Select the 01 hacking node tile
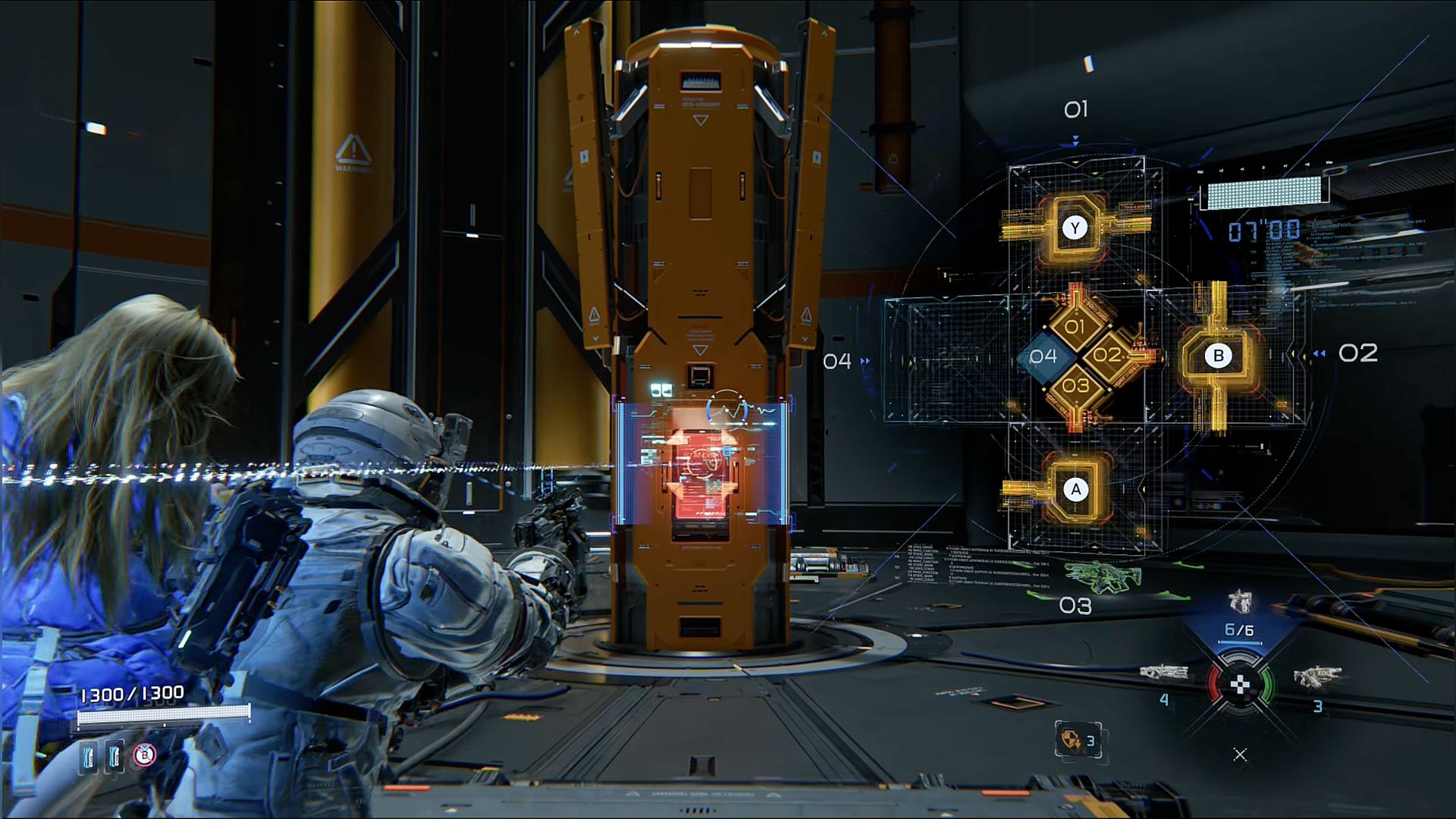Image resolution: width=1456 pixels, height=819 pixels. pos(1075,327)
